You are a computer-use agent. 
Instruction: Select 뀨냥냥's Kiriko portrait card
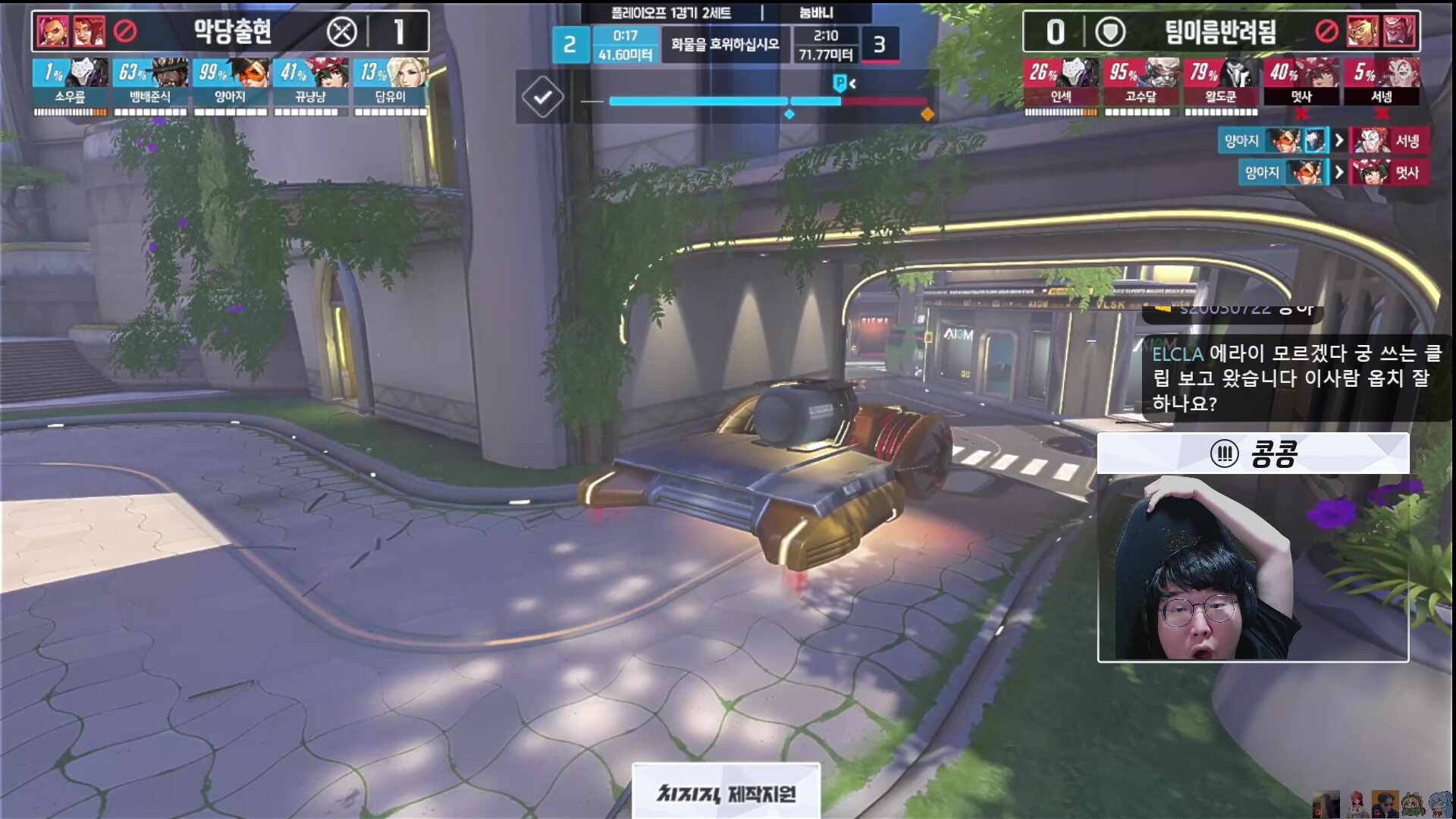[x=311, y=83]
